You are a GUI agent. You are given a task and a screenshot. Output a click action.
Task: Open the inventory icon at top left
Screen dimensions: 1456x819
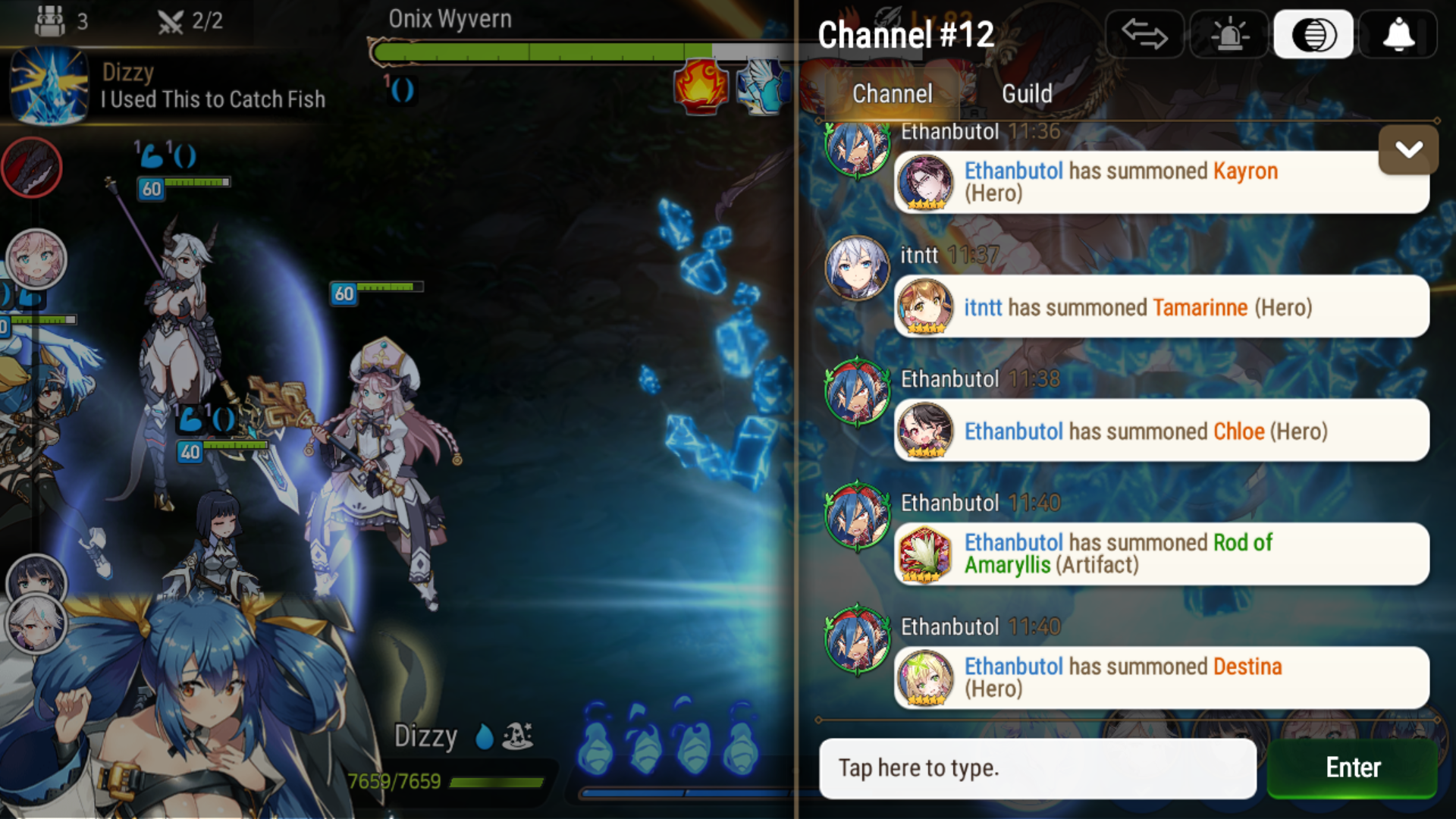(x=50, y=20)
